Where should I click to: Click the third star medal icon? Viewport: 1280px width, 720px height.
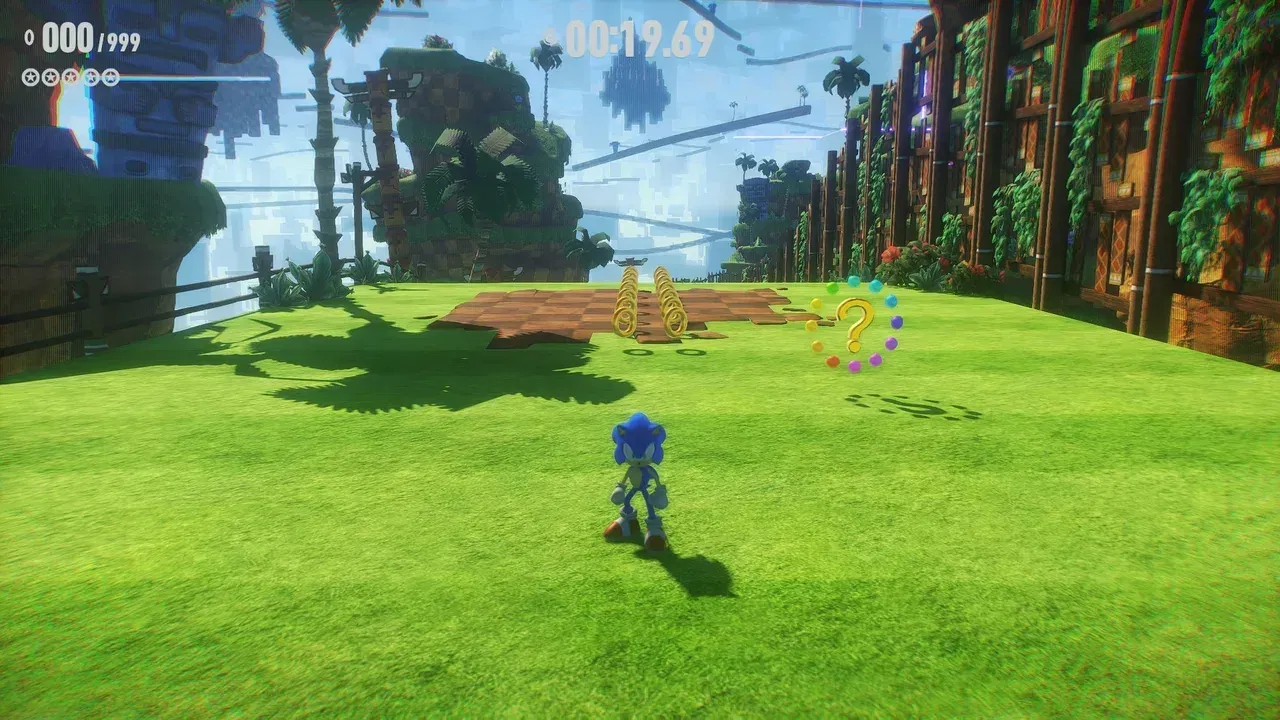[70, 76]
